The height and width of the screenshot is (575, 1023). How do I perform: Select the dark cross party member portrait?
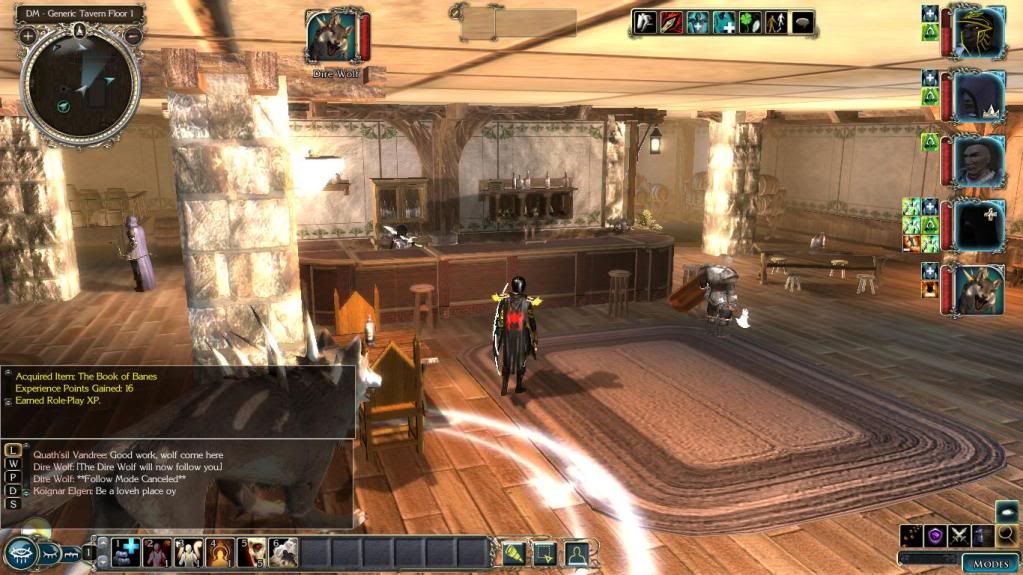point(979,225)
